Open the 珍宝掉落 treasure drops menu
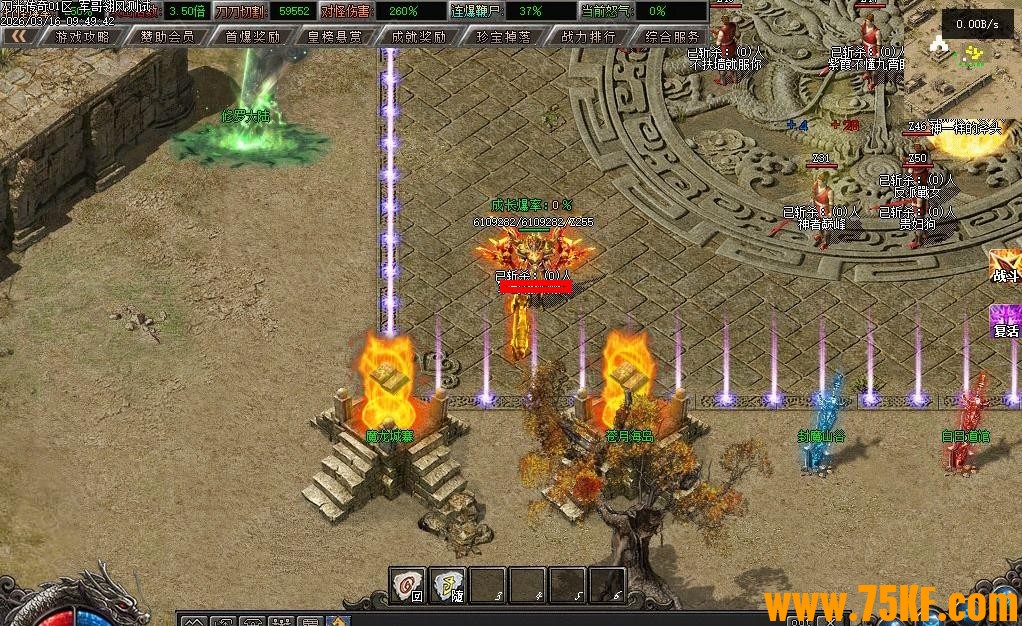This screenshot has width=1022, height=626. (x=503, y=36)
